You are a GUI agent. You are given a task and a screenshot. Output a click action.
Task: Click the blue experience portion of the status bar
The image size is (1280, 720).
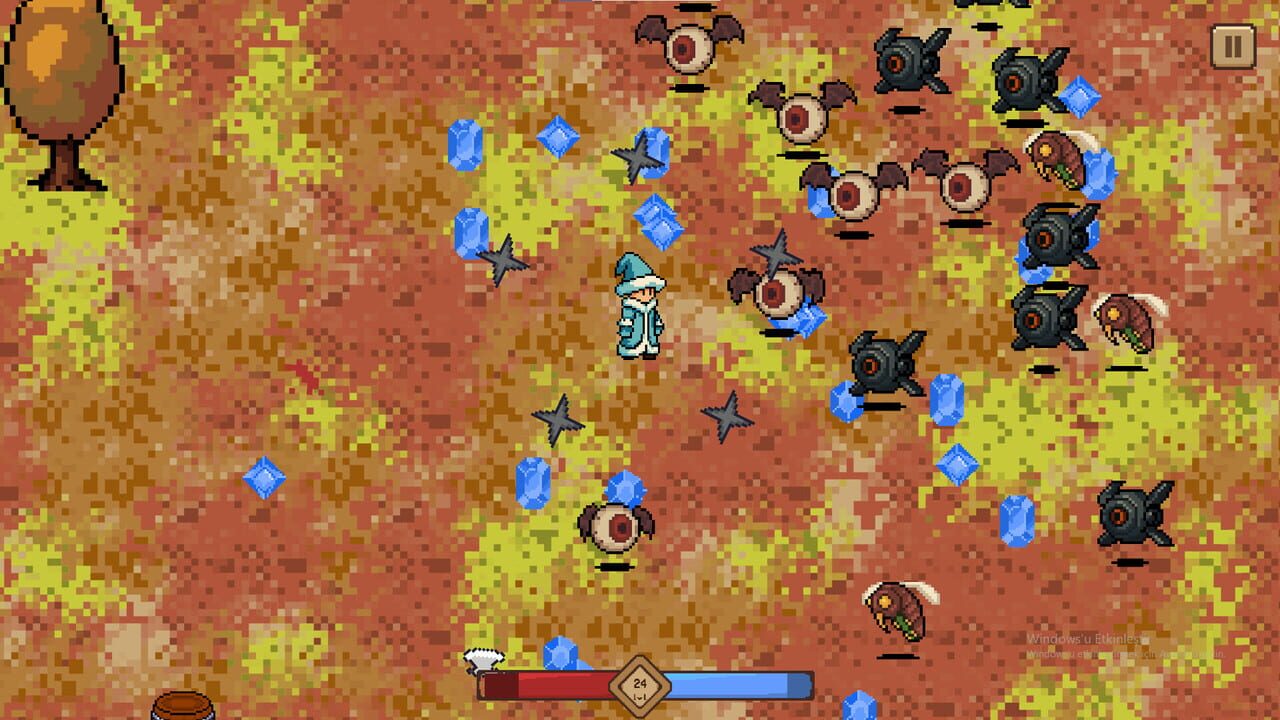point(740,686)
